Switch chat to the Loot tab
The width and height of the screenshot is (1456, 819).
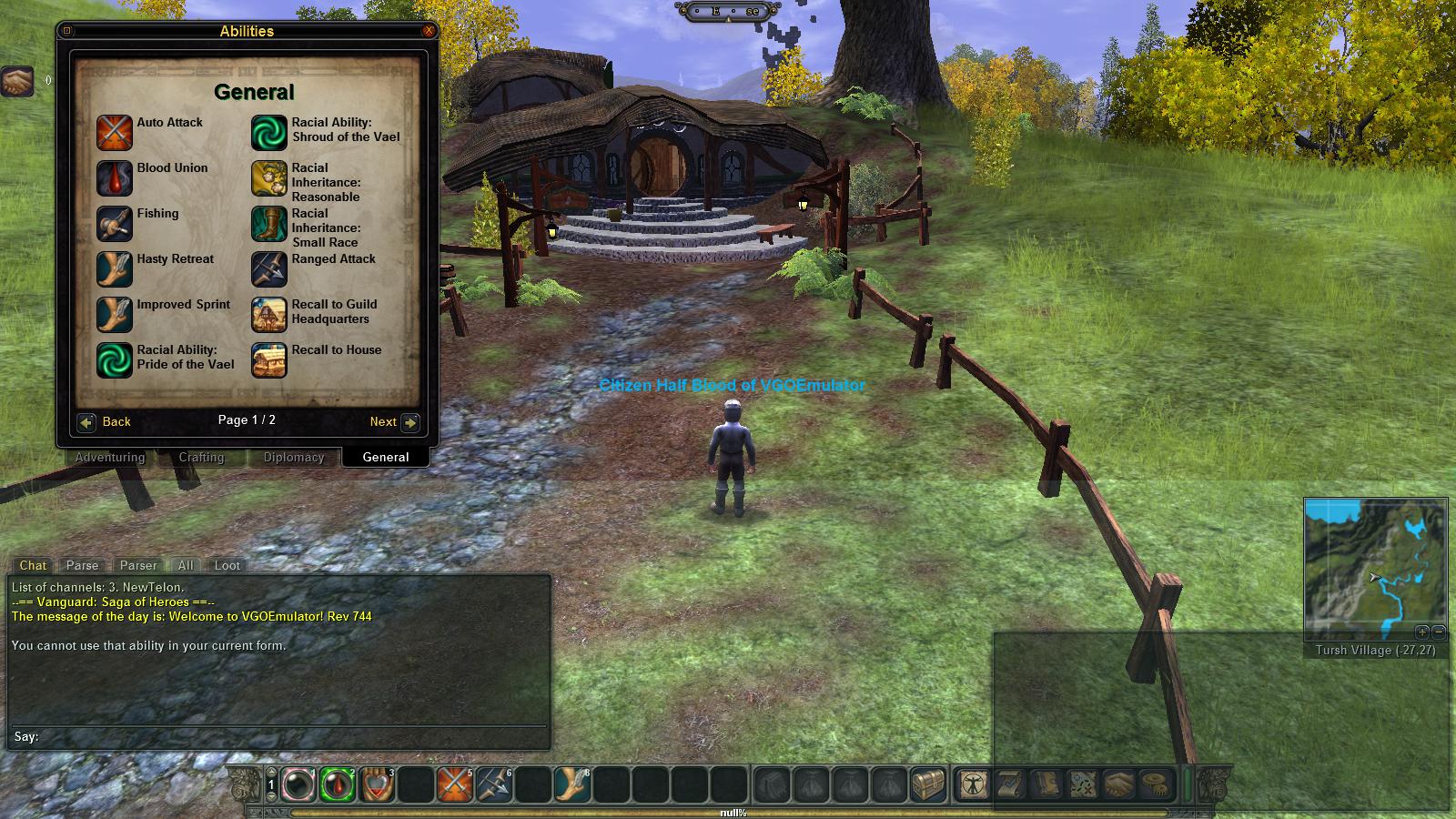point(227,565)
